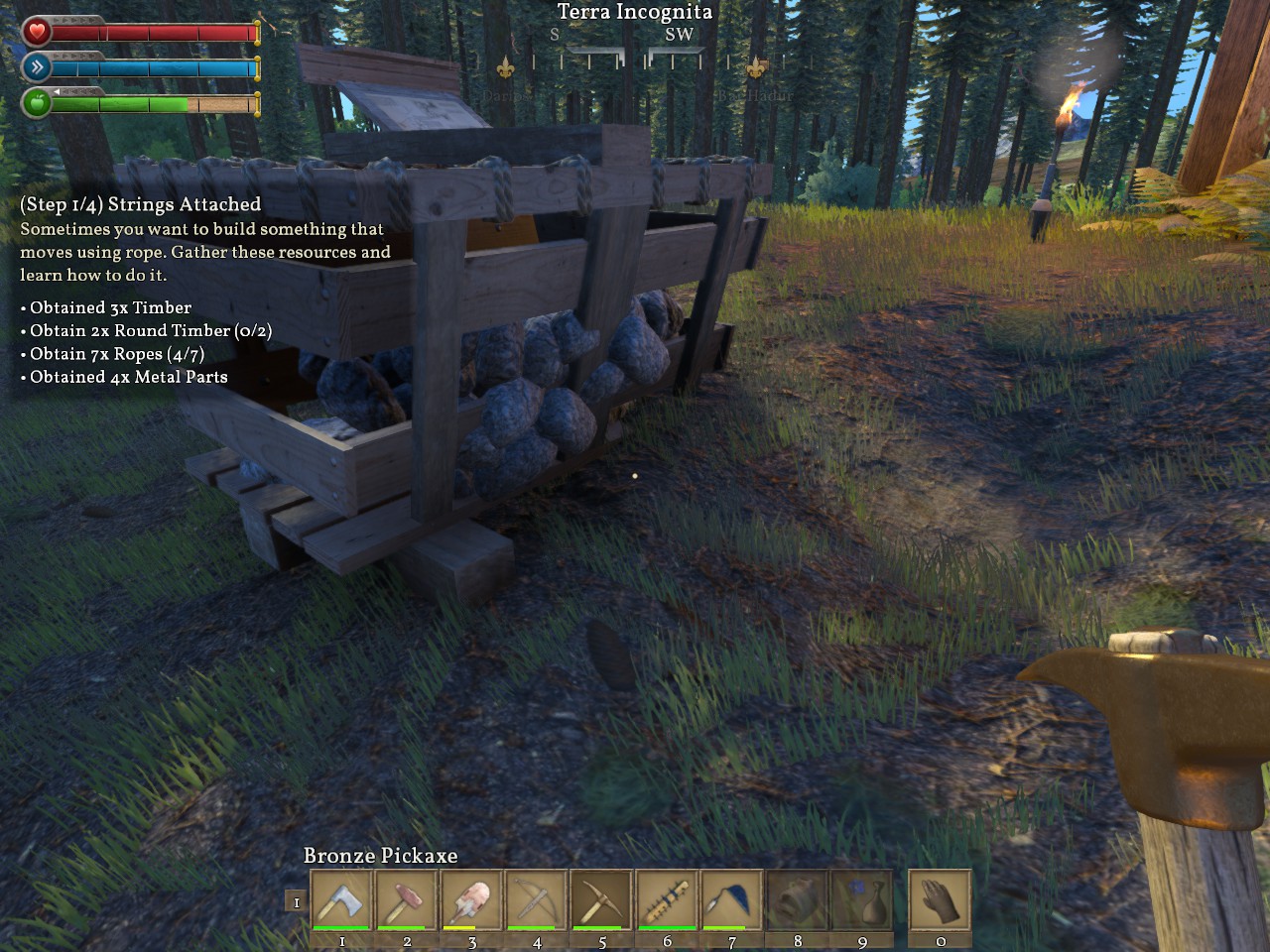The image size is (1270, 952).
Task: Choose the shovel hotbar slot
Action: [471, 900]
